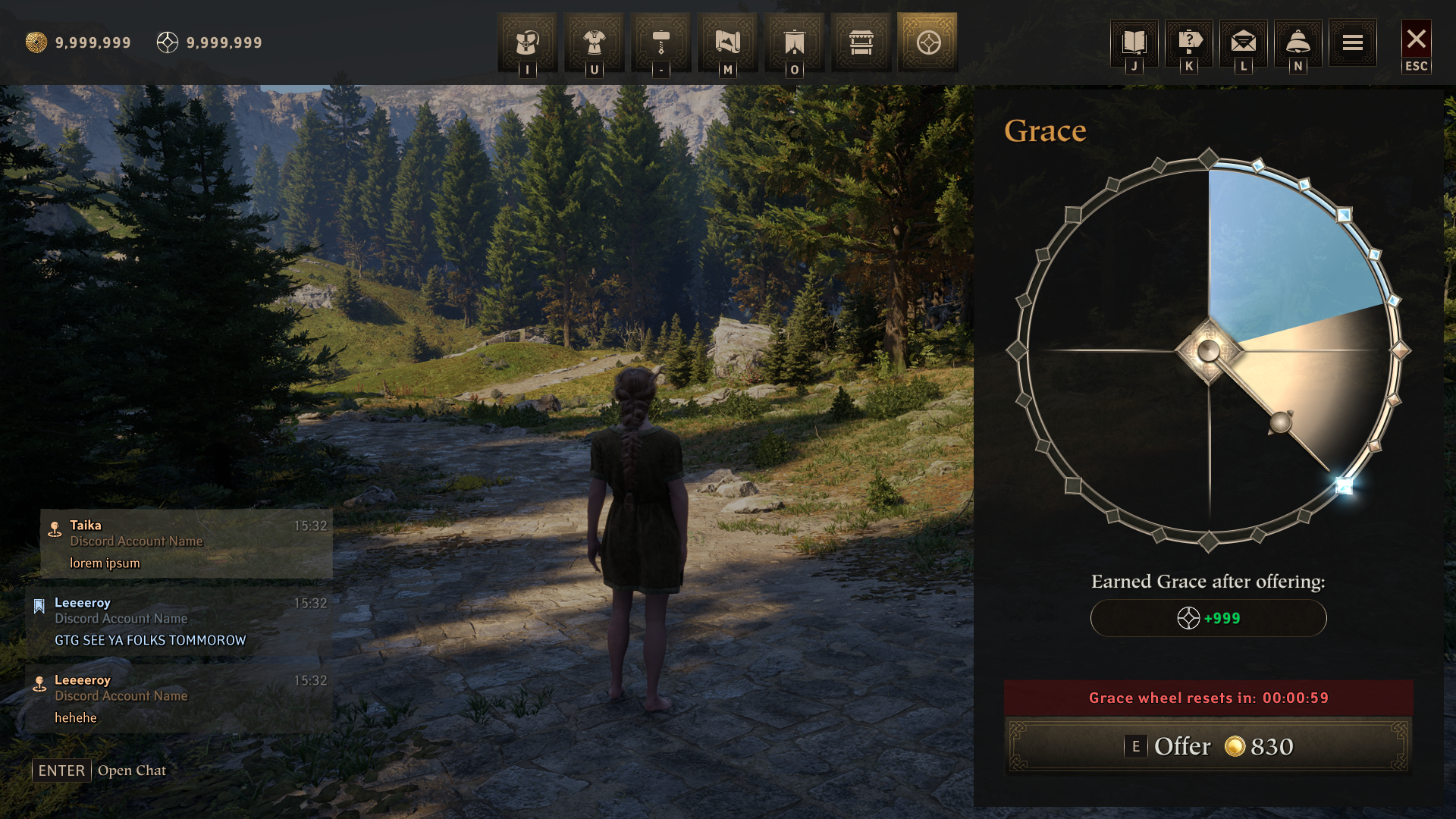Open the world map scroll icon
This screenshot has width=1456, height=819.
[x=727, y=42]
